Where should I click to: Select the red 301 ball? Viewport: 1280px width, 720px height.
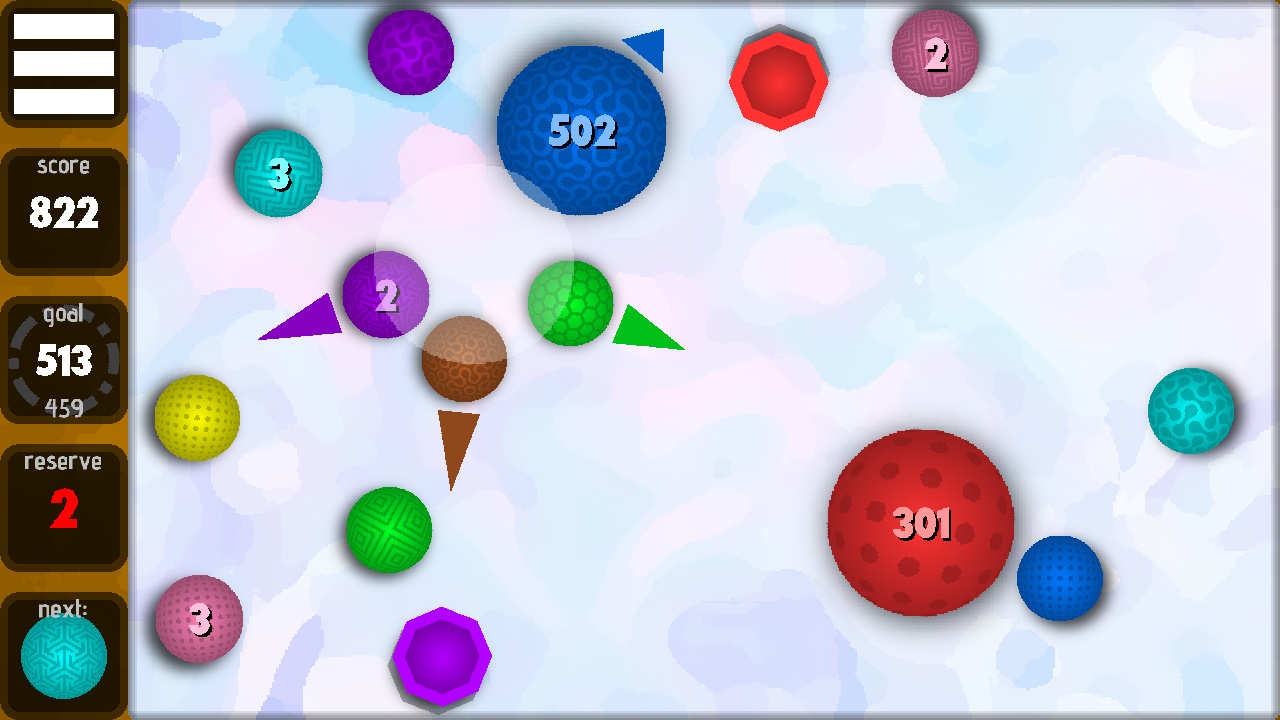(920, 520)
